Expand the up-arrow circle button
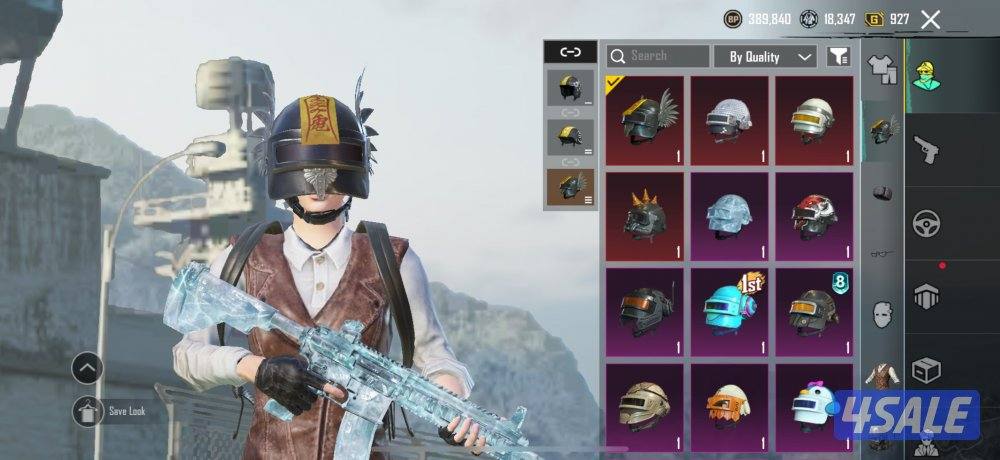1000x460 pixels. (x=87, y=369)
